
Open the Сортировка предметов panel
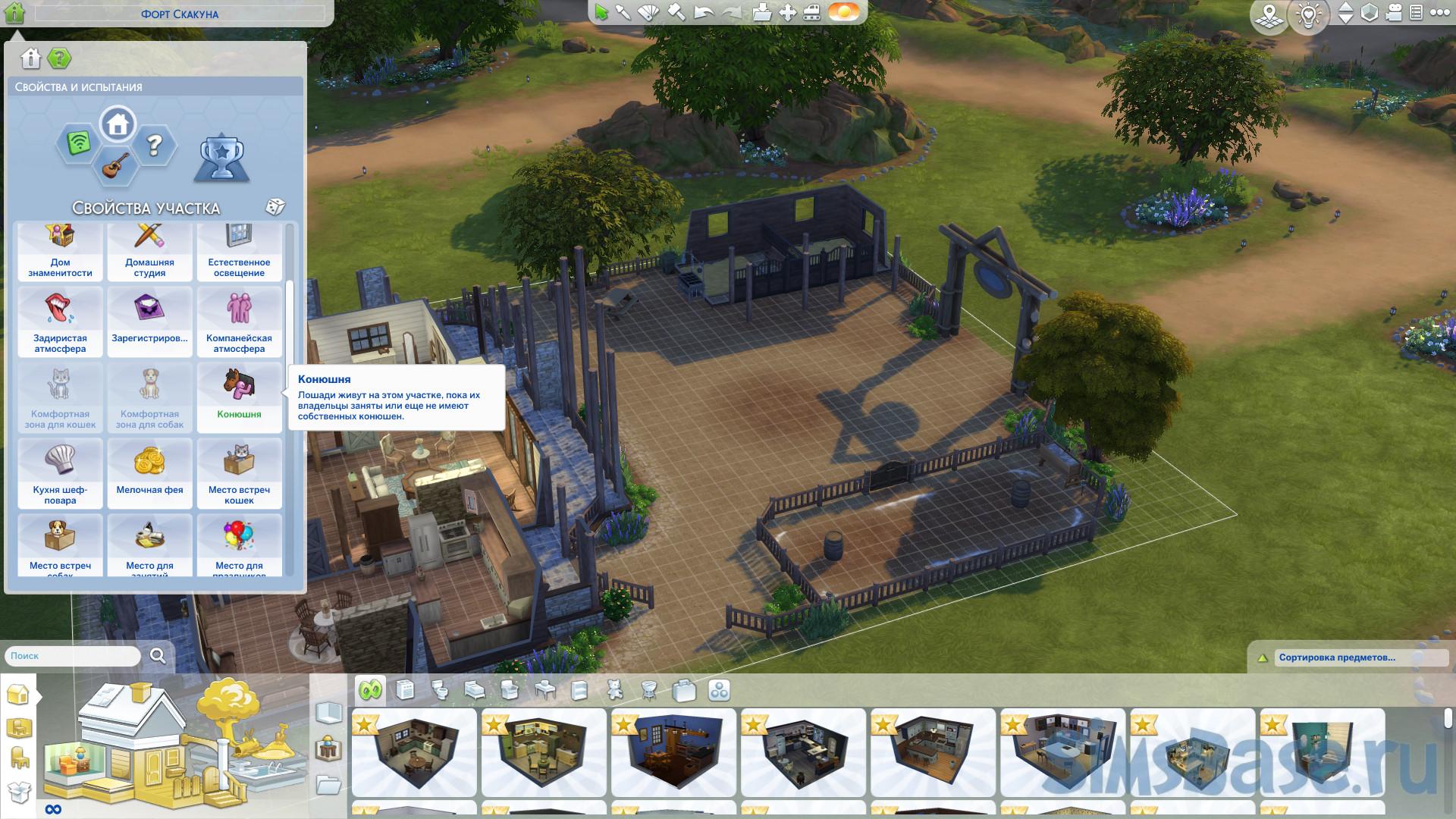pyautogui.click(x=1336, y=657)
